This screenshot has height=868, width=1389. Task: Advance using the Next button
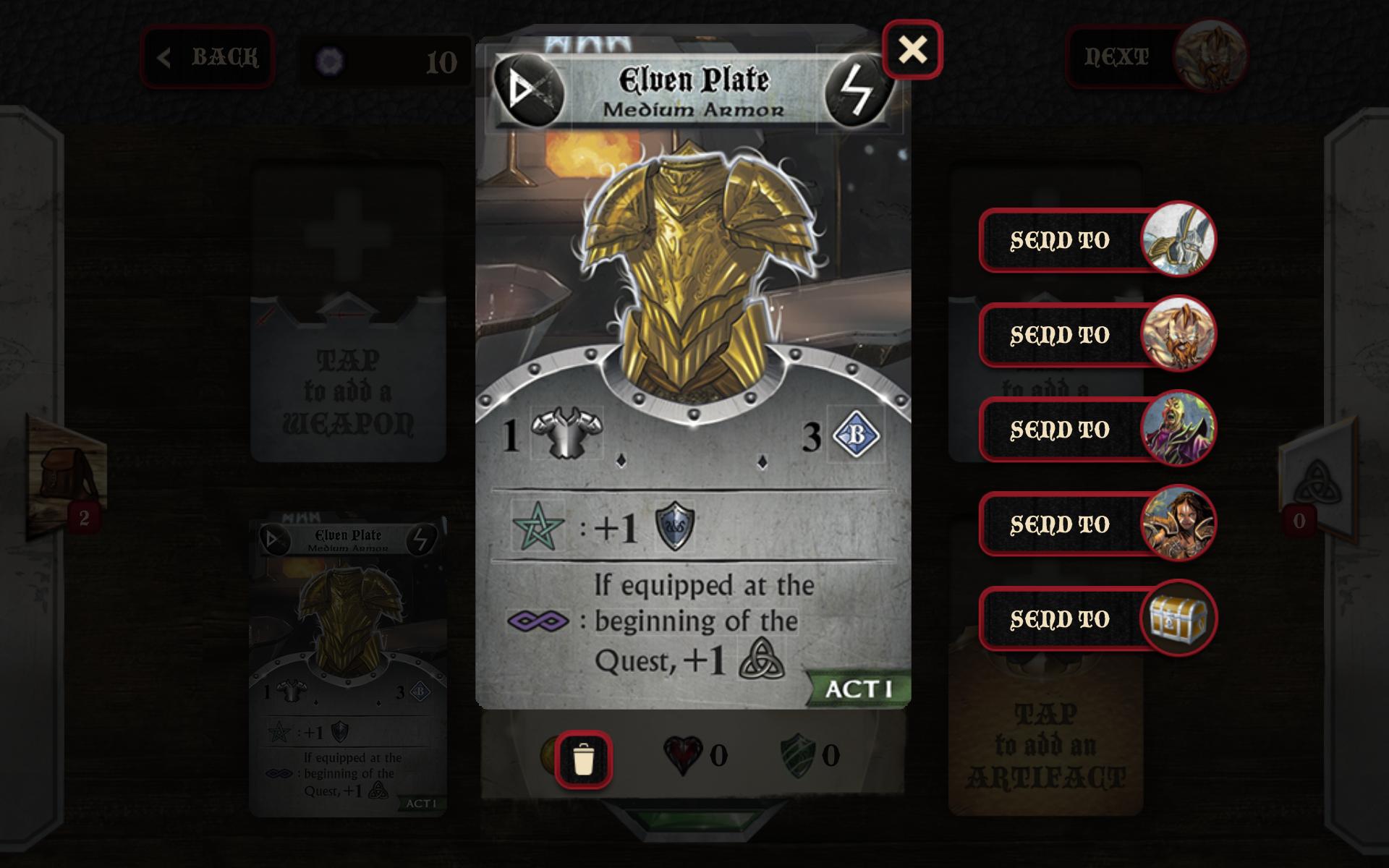point(1118,56)
